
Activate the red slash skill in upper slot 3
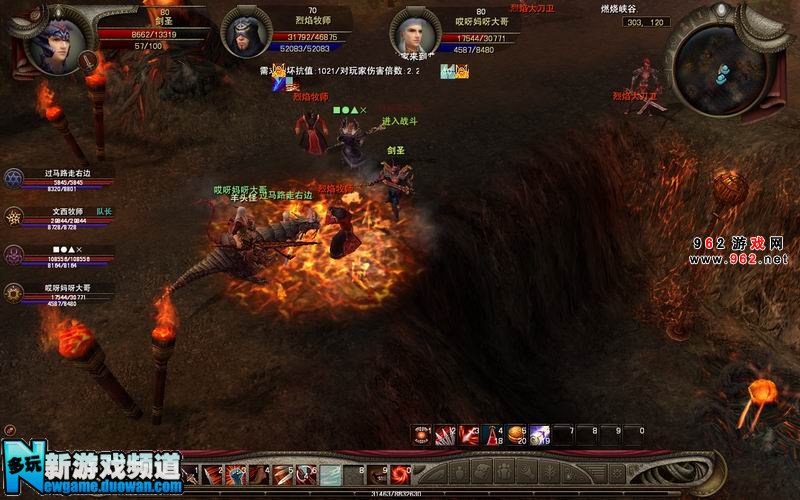click(x=469, y=433)
